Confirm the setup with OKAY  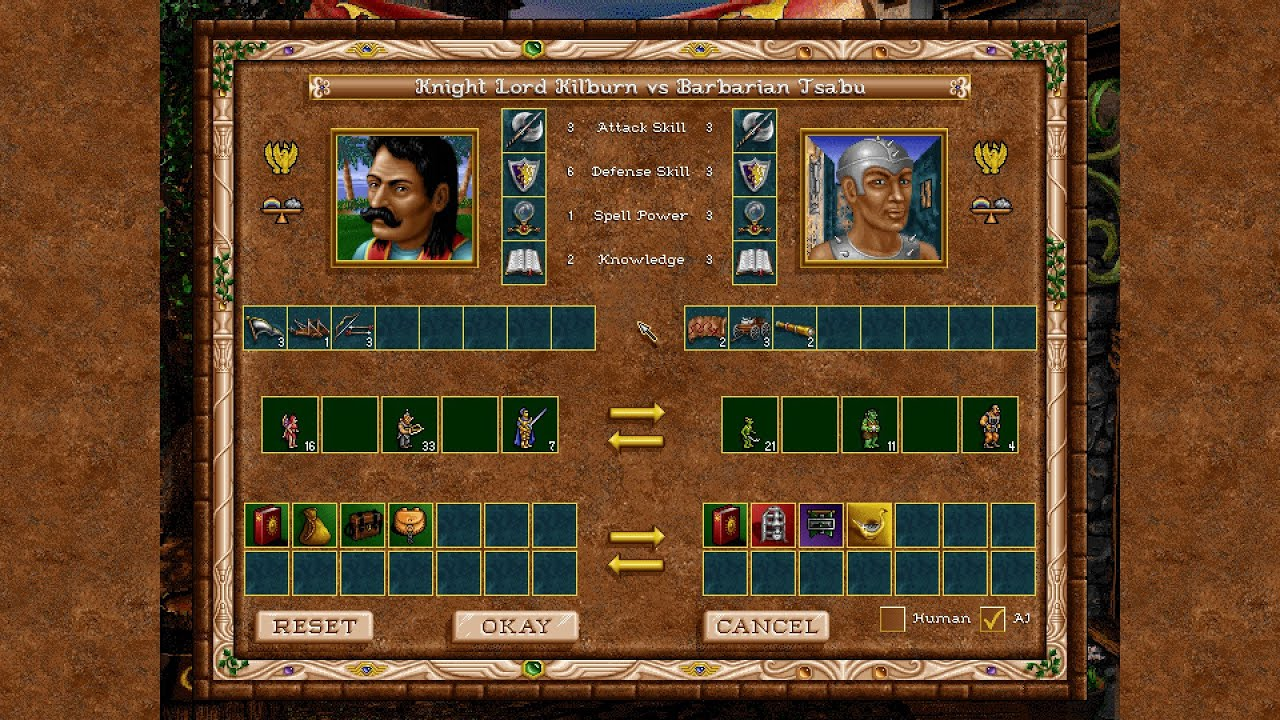tap(516, 626)
